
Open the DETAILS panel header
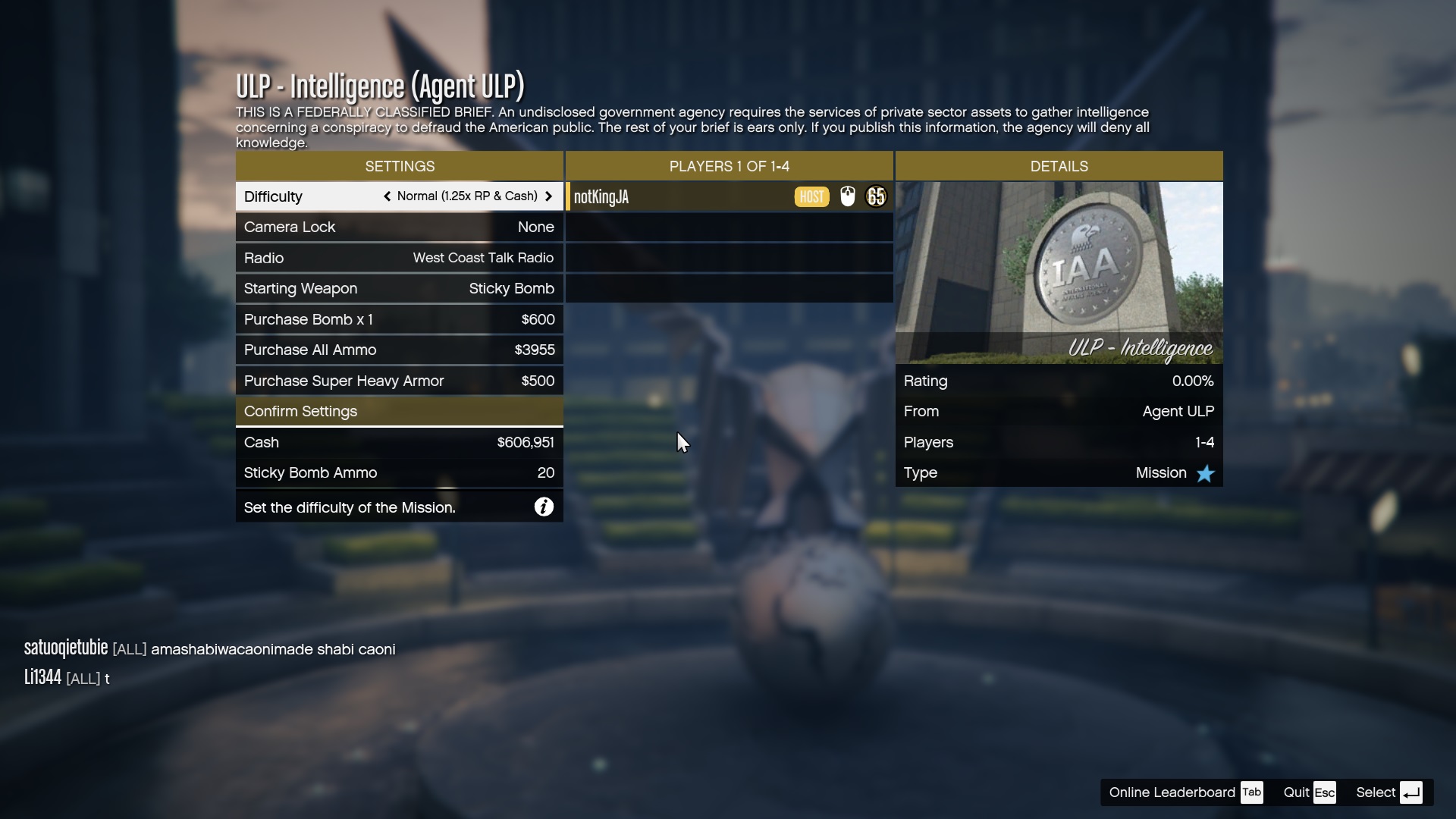click(1059, 165)
